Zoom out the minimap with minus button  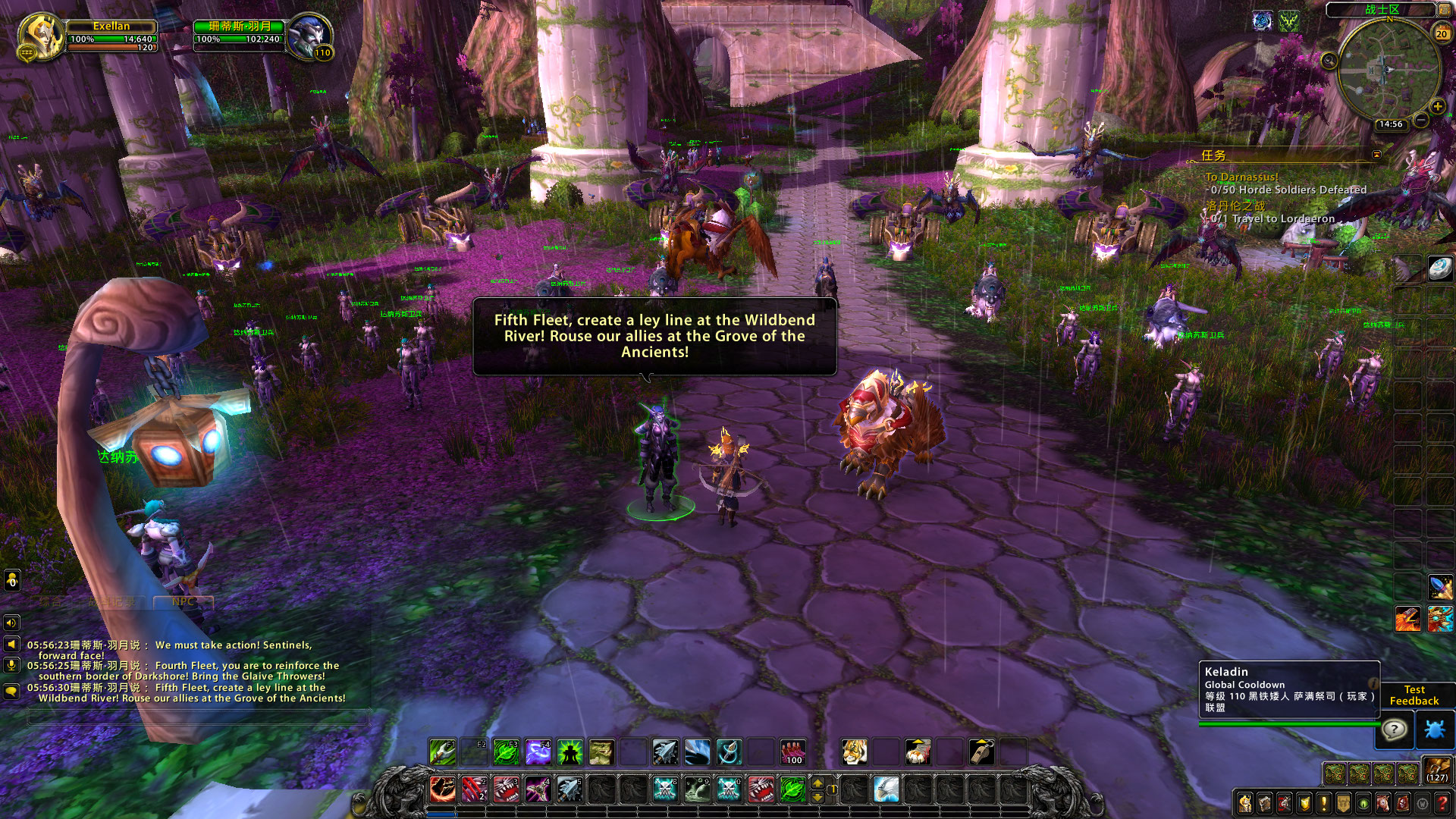point(1421,120)
